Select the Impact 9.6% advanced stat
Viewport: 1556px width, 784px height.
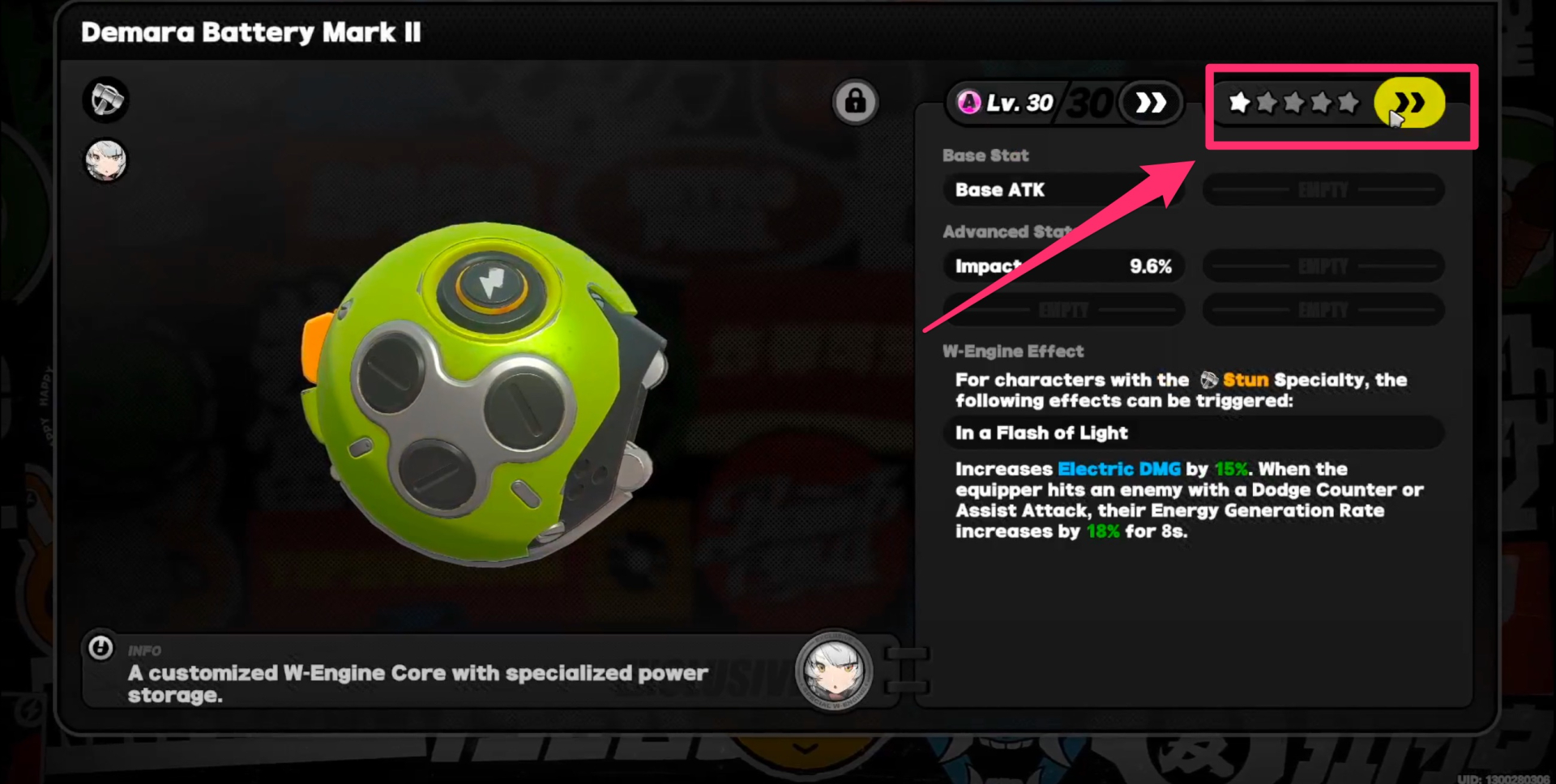[x=1062, y=266]
